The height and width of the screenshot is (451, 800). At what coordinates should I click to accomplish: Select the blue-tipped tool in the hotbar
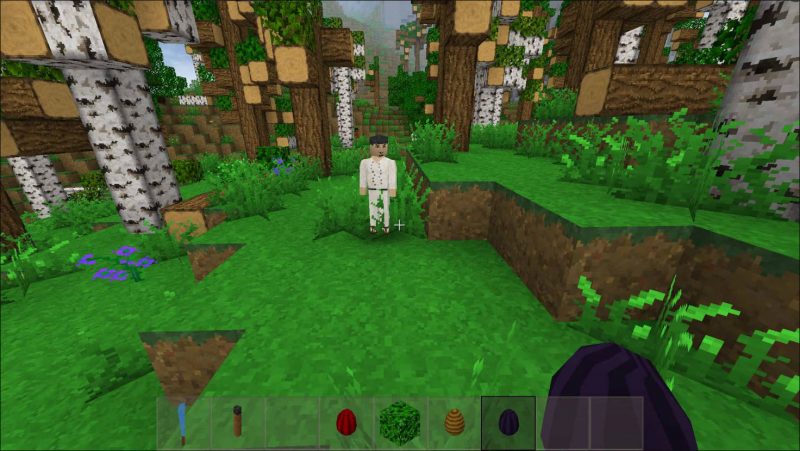click(x=183, y=422)
